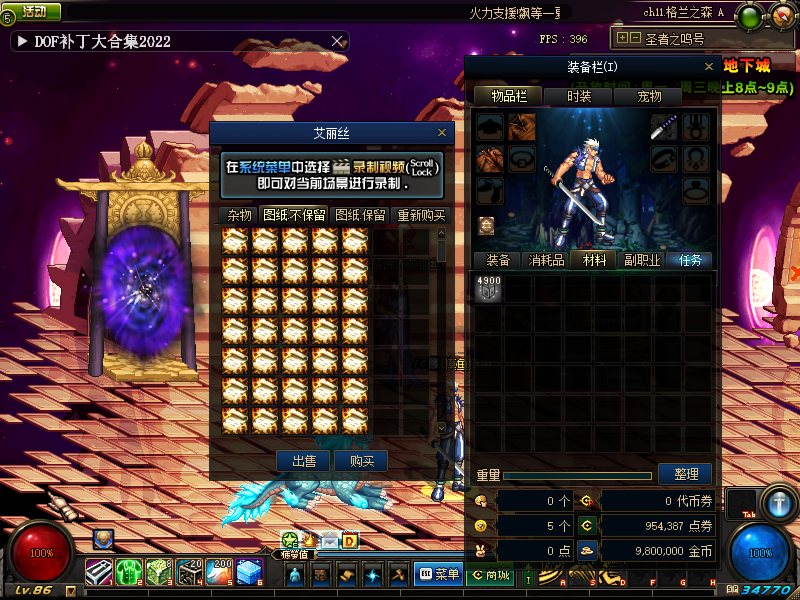Open the 宠物 pet tab
Image resolution: width=800 pixels, height=600 pixels.
[650, 96]
